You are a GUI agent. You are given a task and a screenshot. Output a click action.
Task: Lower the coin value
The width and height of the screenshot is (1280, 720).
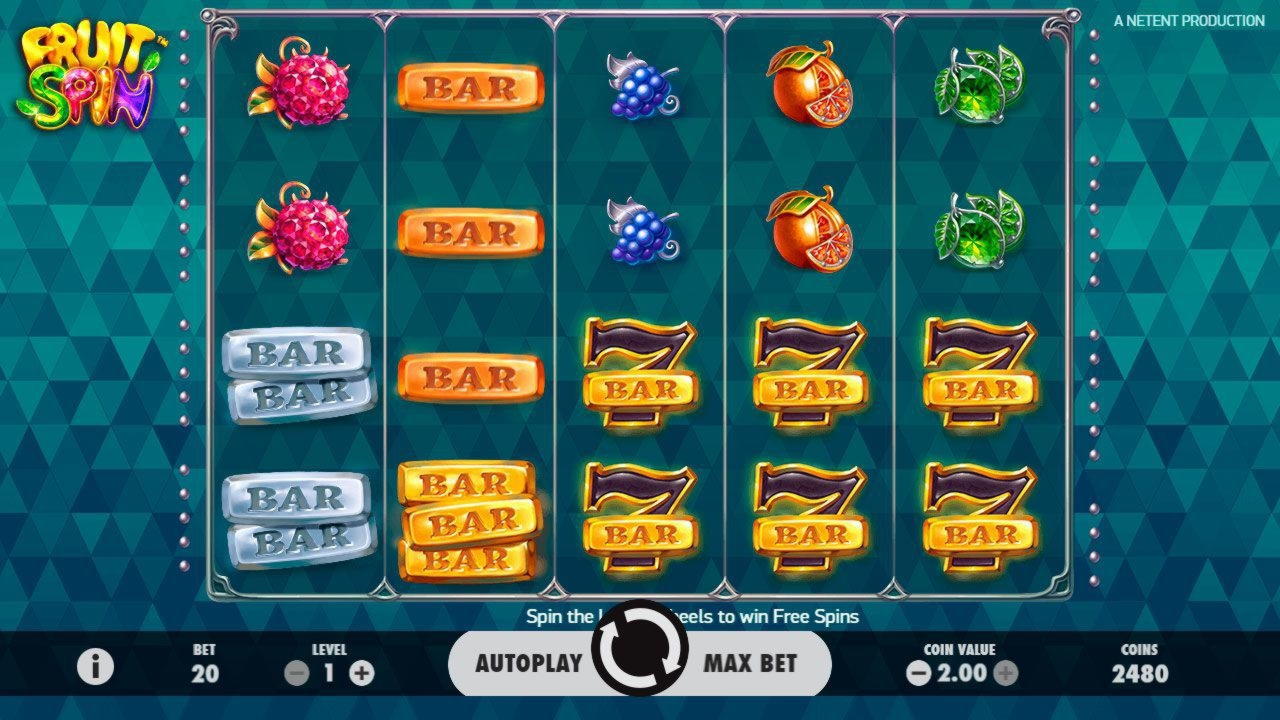pos(918,673)
